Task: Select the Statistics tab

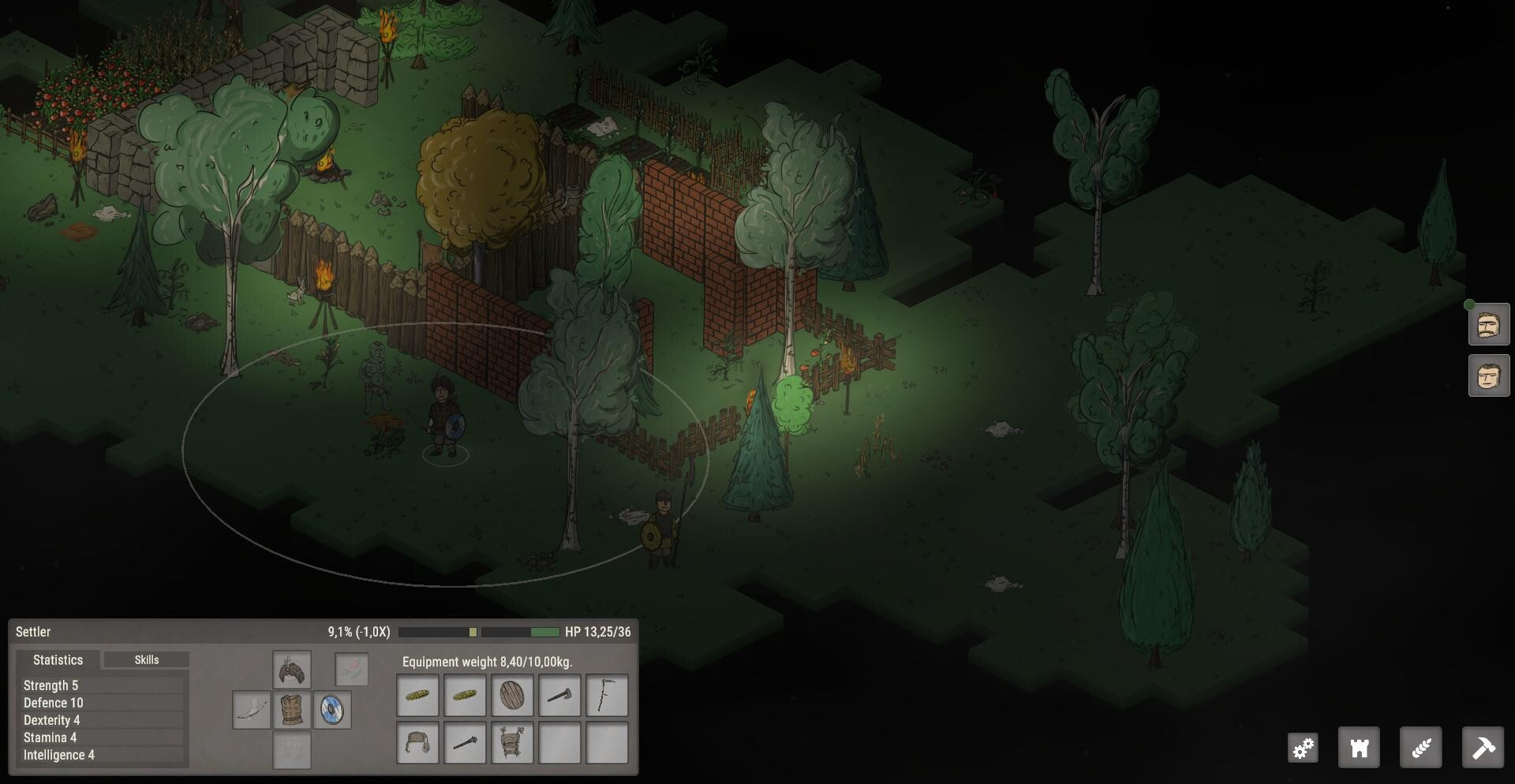Action: click(x=58, y=660)
